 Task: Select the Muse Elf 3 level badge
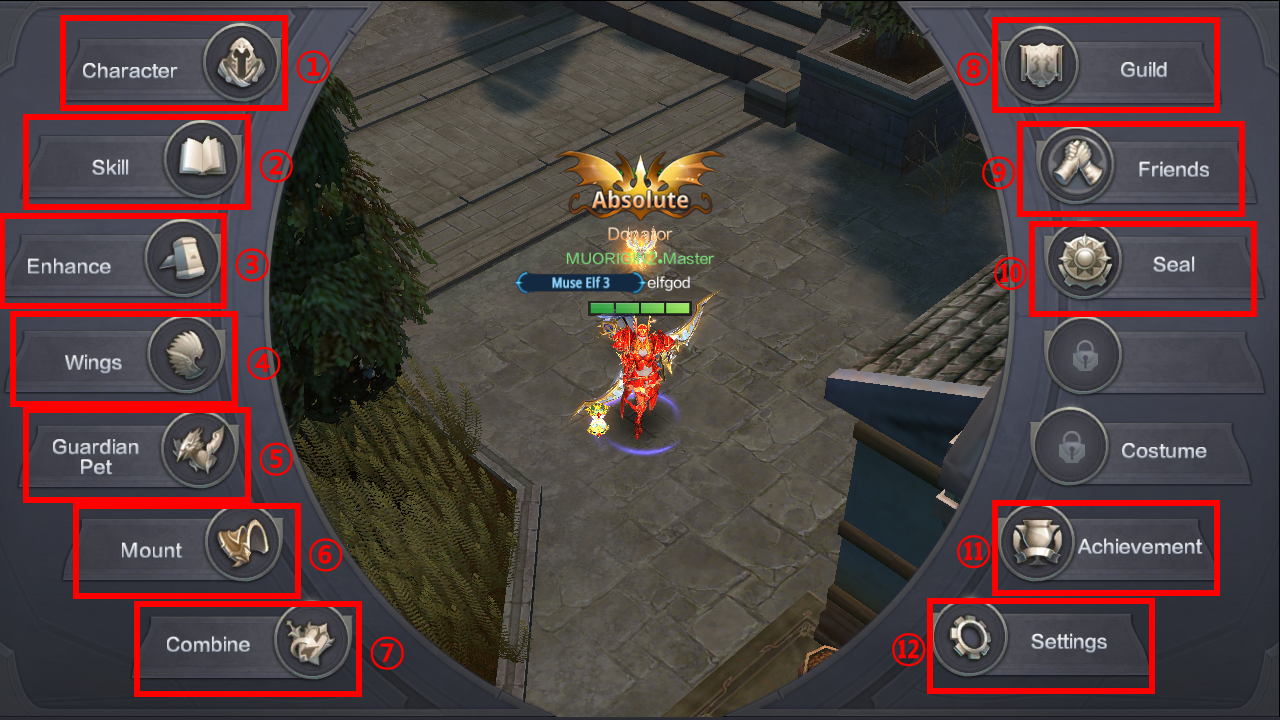(x=579, y=282)
